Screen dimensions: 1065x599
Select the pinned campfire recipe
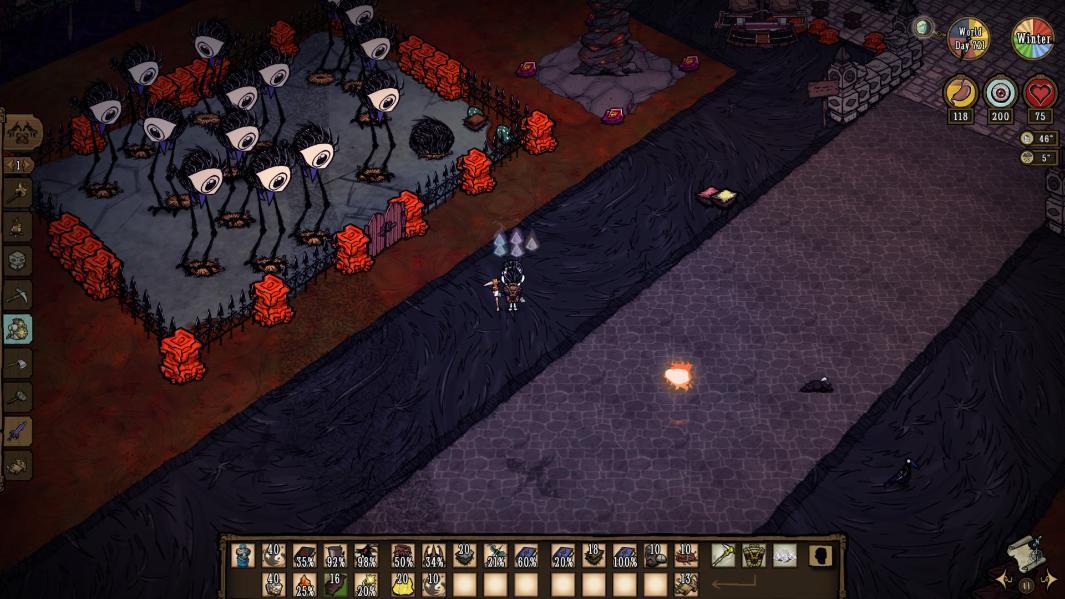18,227
